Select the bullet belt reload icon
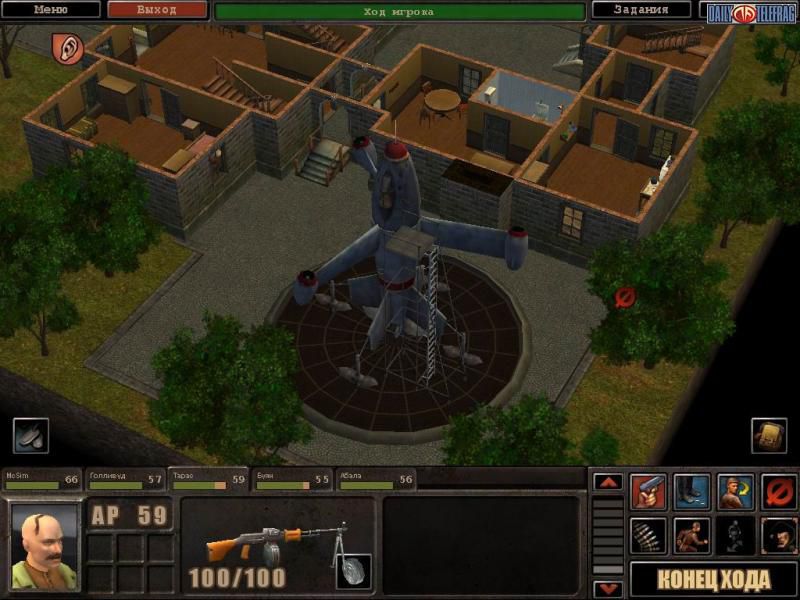Viewport: 800px width, 600px height. pyautogui.click(x=647, y=535)
